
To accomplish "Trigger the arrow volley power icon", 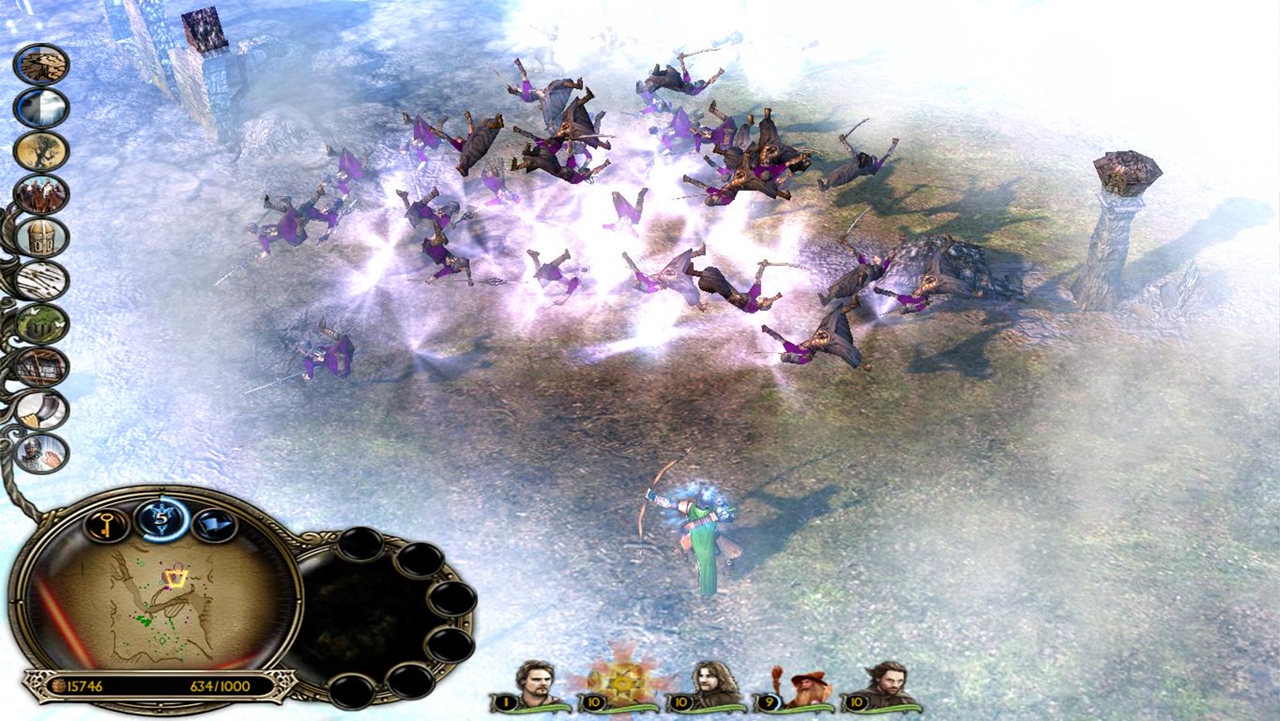I will tap(41, 281).
